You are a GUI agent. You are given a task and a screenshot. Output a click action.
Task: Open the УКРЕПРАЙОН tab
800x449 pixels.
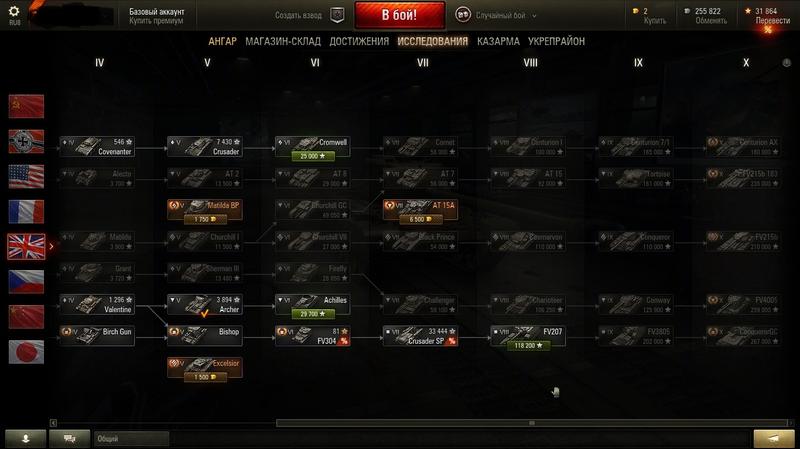point(556,42)
